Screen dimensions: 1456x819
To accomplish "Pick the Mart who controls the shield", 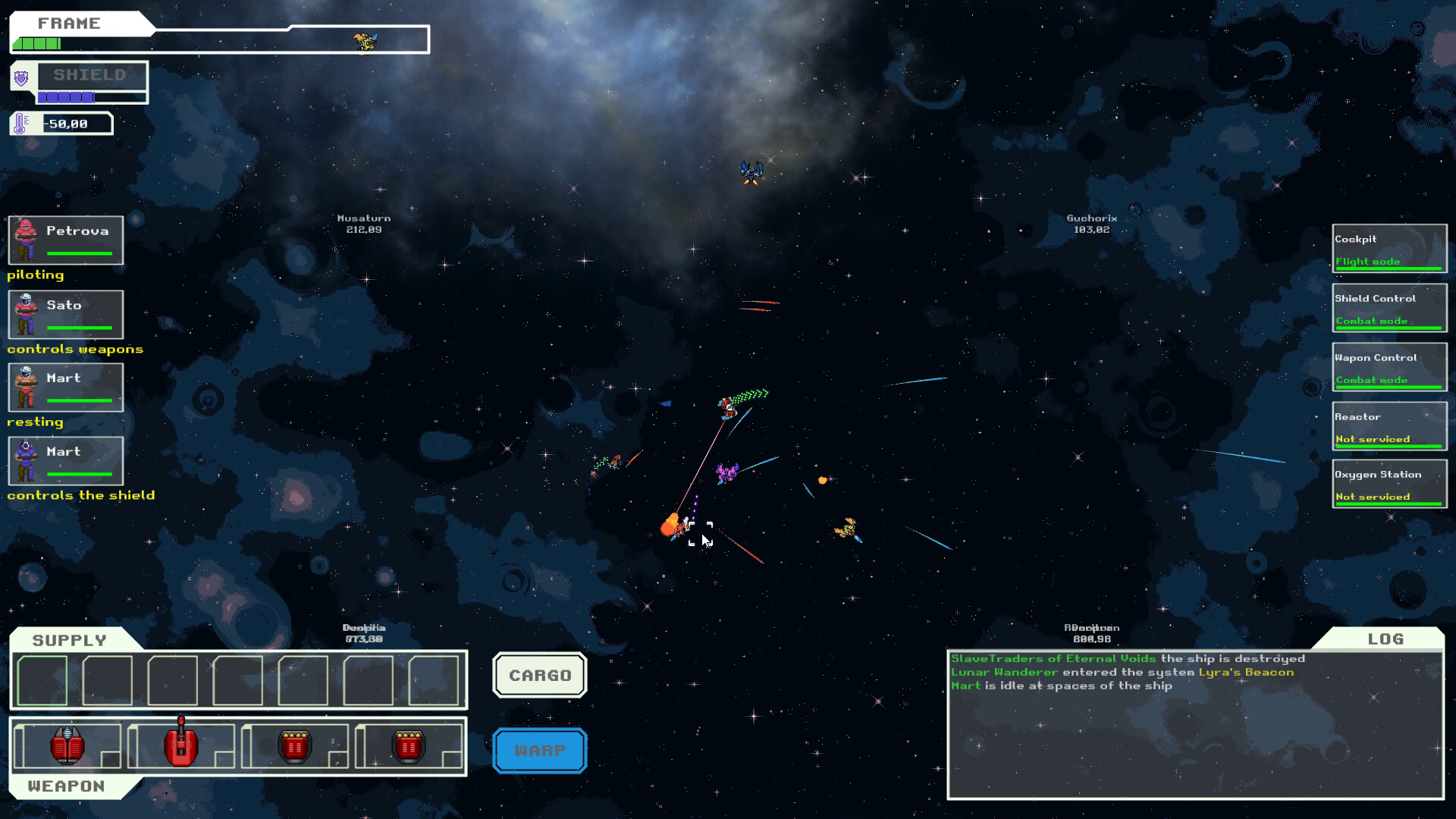I will coord(66,461).
